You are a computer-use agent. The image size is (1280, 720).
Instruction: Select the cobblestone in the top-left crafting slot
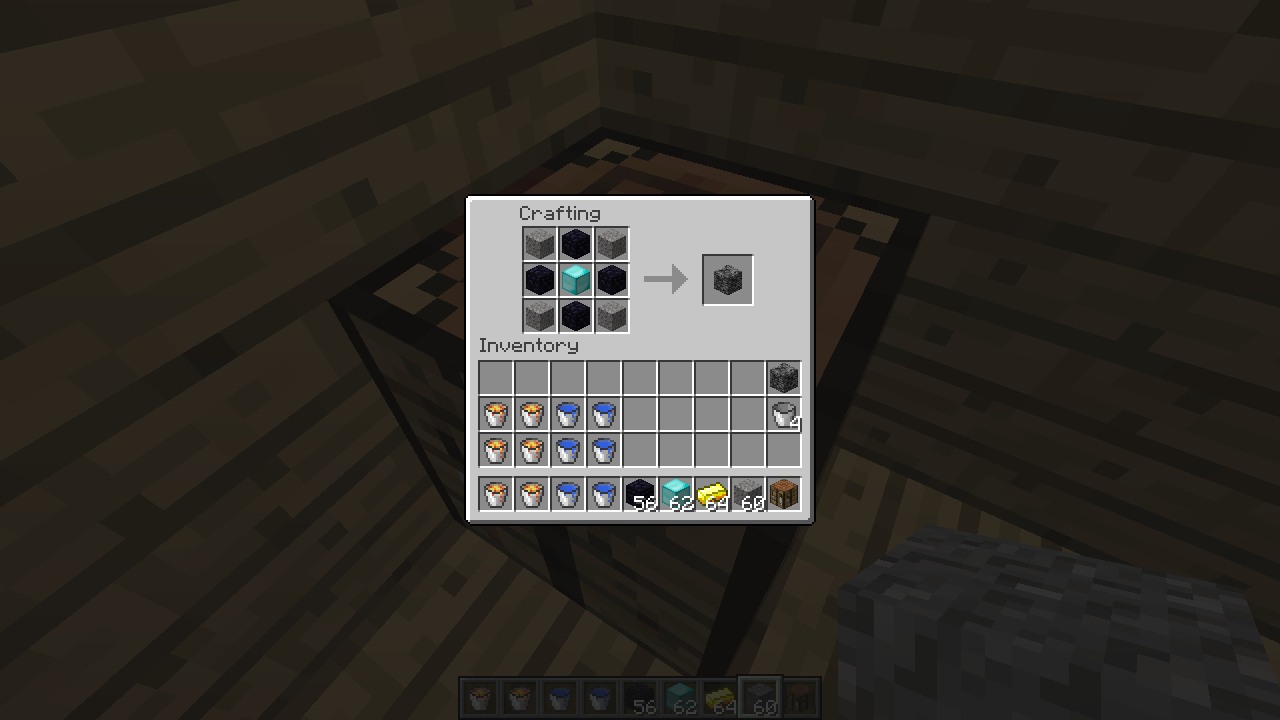[x=539, y=243]
